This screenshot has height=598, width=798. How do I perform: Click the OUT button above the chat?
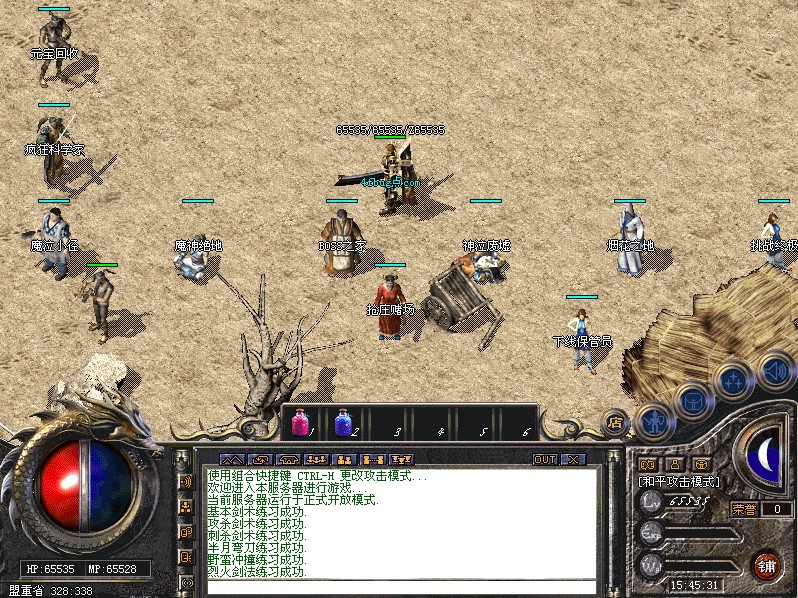(x=544, y=459)
